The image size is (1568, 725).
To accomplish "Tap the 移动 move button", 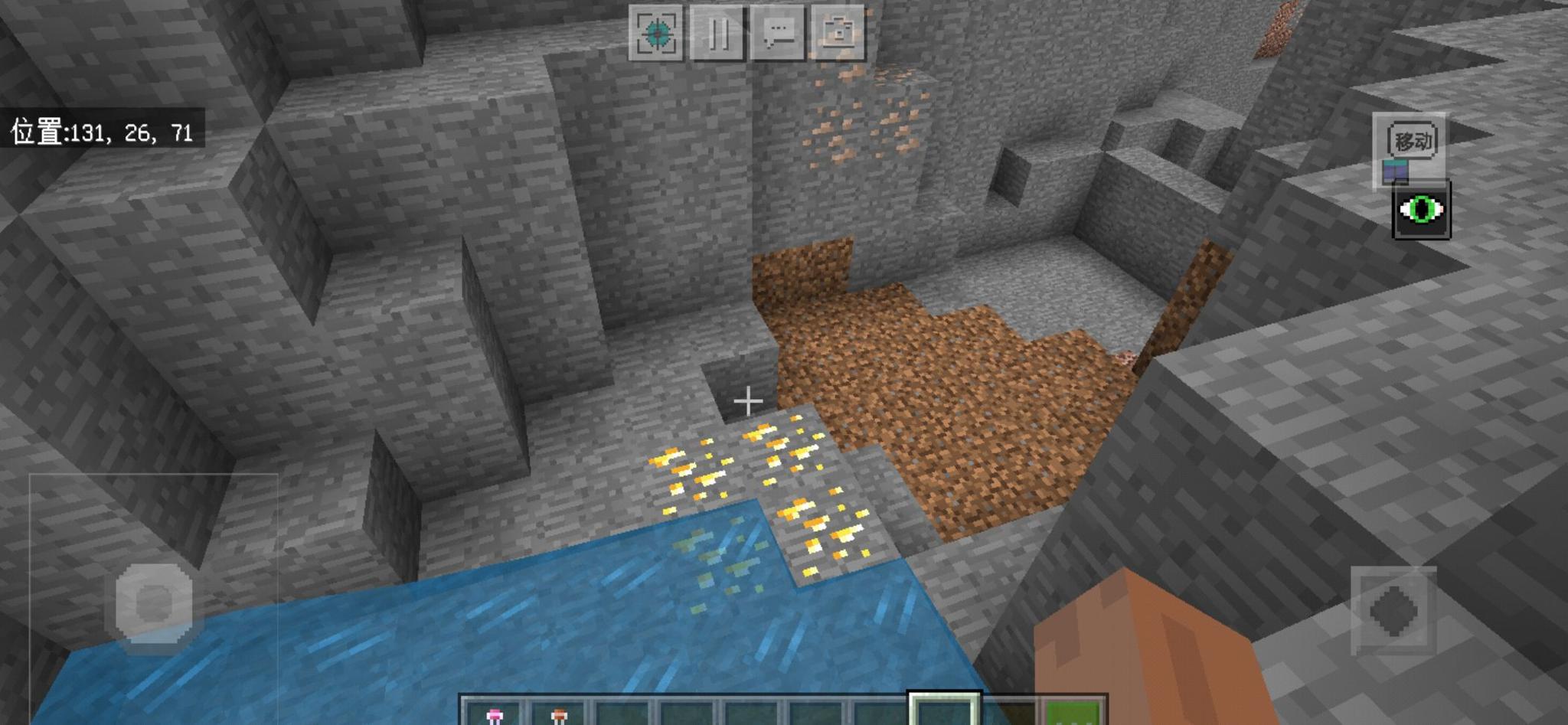I will pyautogui.click(x=1412, y=142).
